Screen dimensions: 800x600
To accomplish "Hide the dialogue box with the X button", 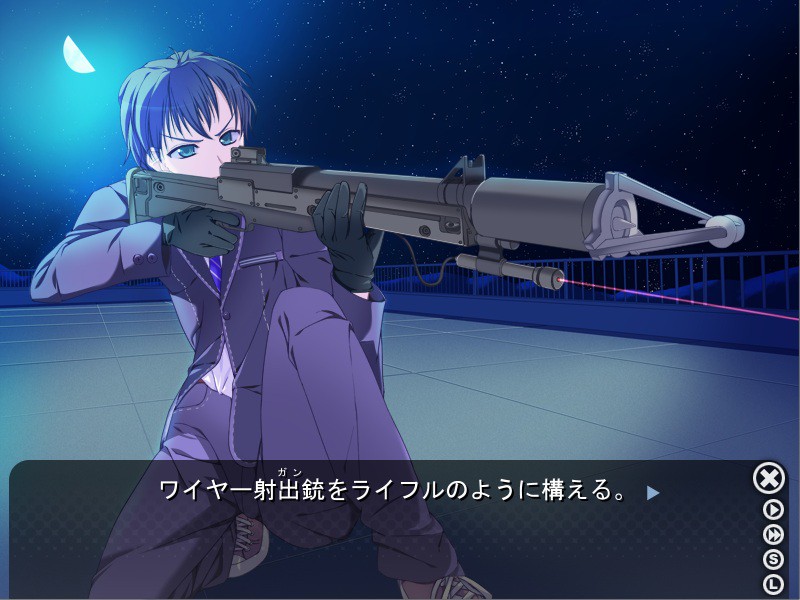I will [768, 479].
